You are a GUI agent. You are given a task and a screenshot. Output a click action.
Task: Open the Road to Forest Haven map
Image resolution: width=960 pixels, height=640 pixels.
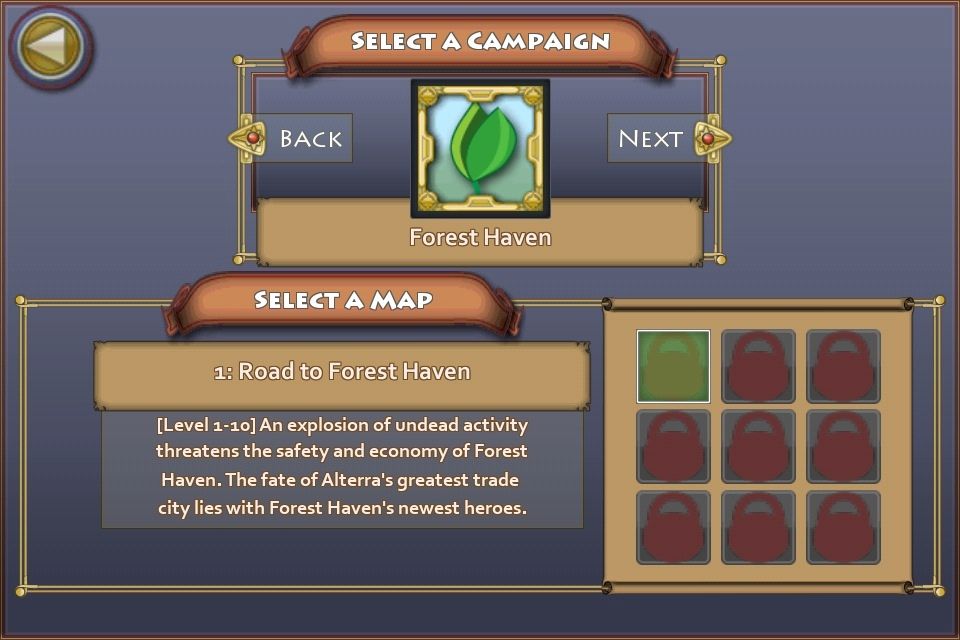point(342,372)
